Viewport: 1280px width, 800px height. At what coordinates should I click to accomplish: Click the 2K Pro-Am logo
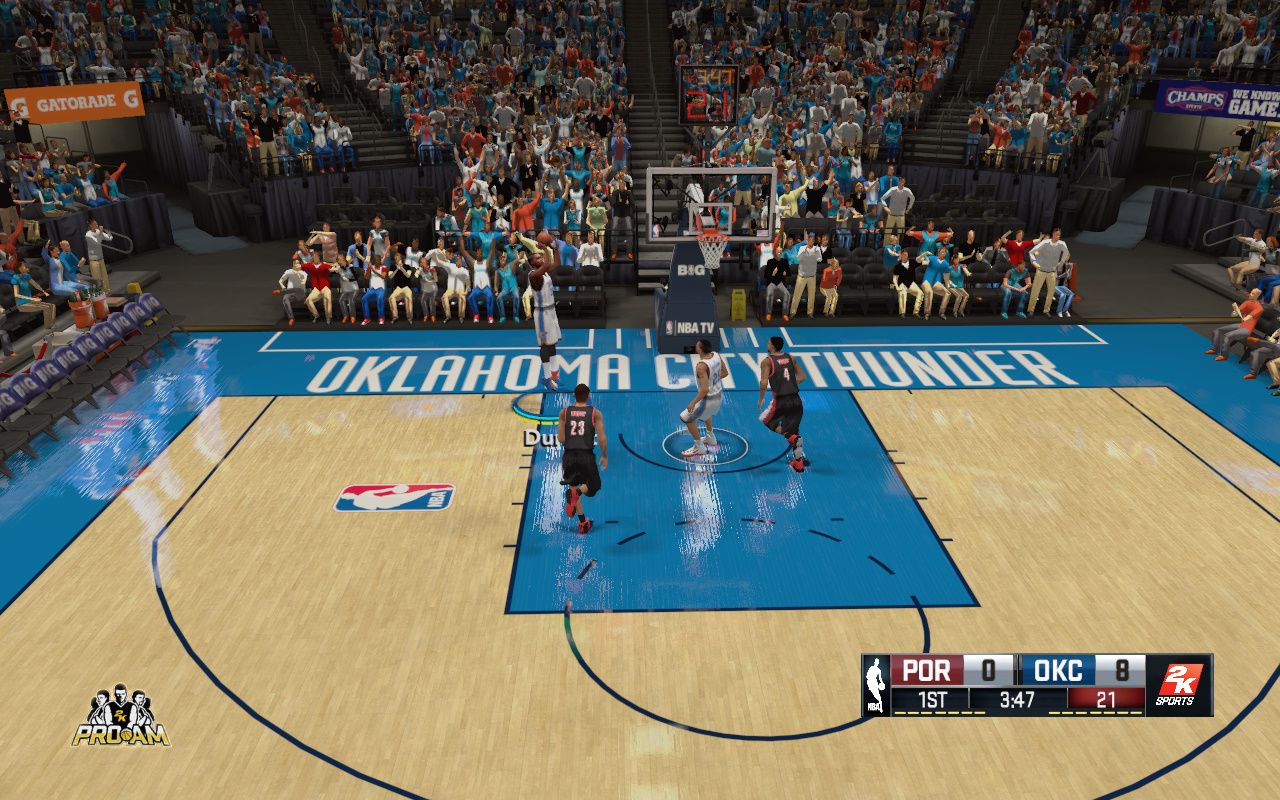click(120, 716)
